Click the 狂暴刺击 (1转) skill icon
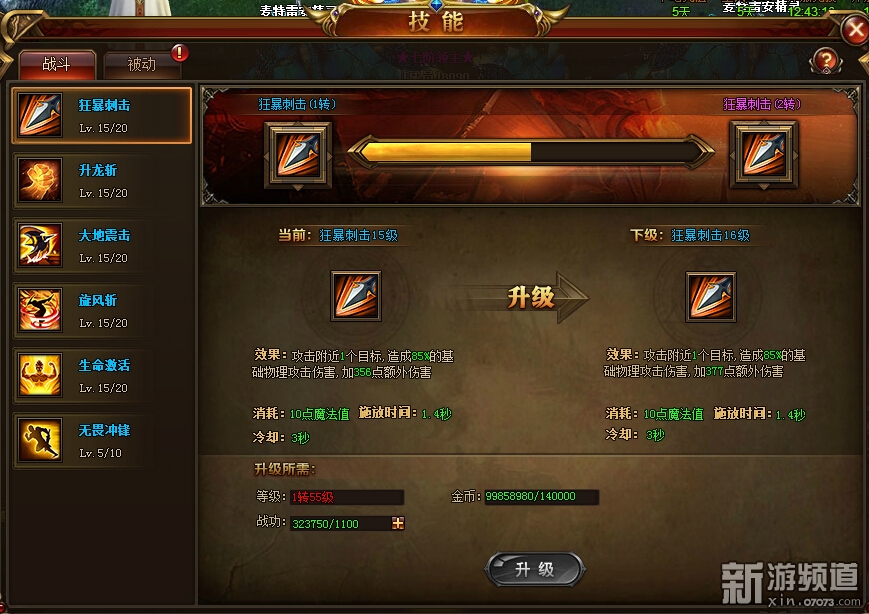Viewport: 869px width, 614px height. tap(297, 154)
